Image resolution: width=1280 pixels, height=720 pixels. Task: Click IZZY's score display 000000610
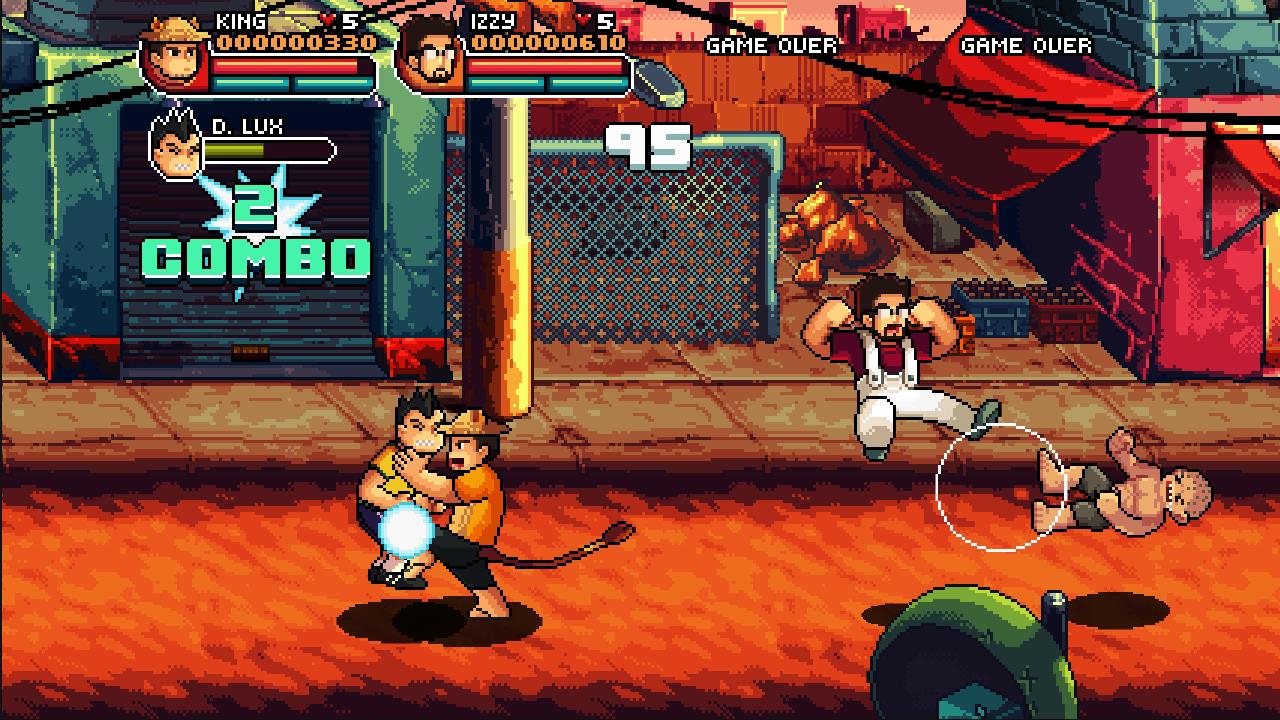click(551, 43)
